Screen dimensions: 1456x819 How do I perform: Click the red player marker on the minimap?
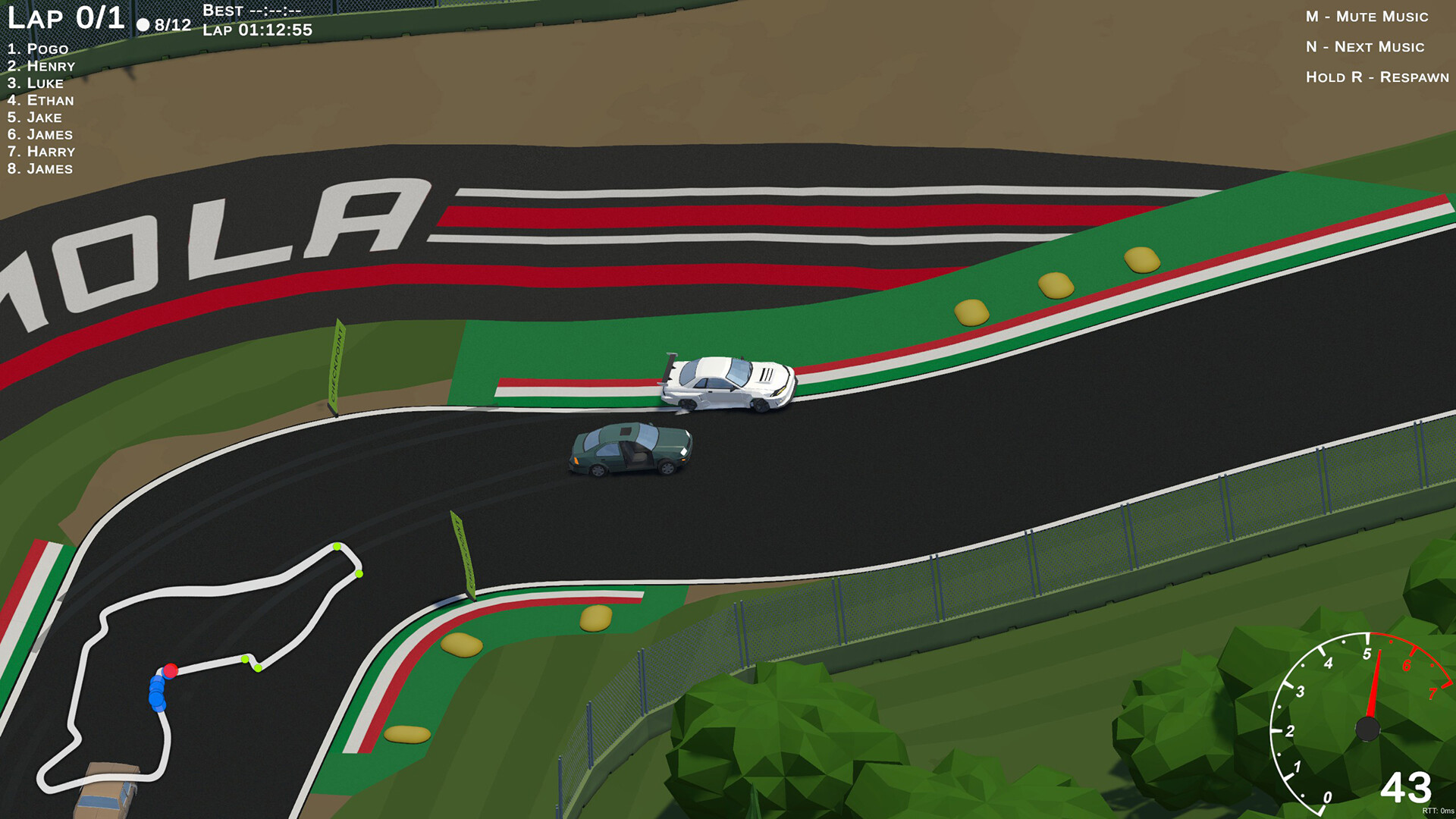pyautogui.click(x=171, y=670)
